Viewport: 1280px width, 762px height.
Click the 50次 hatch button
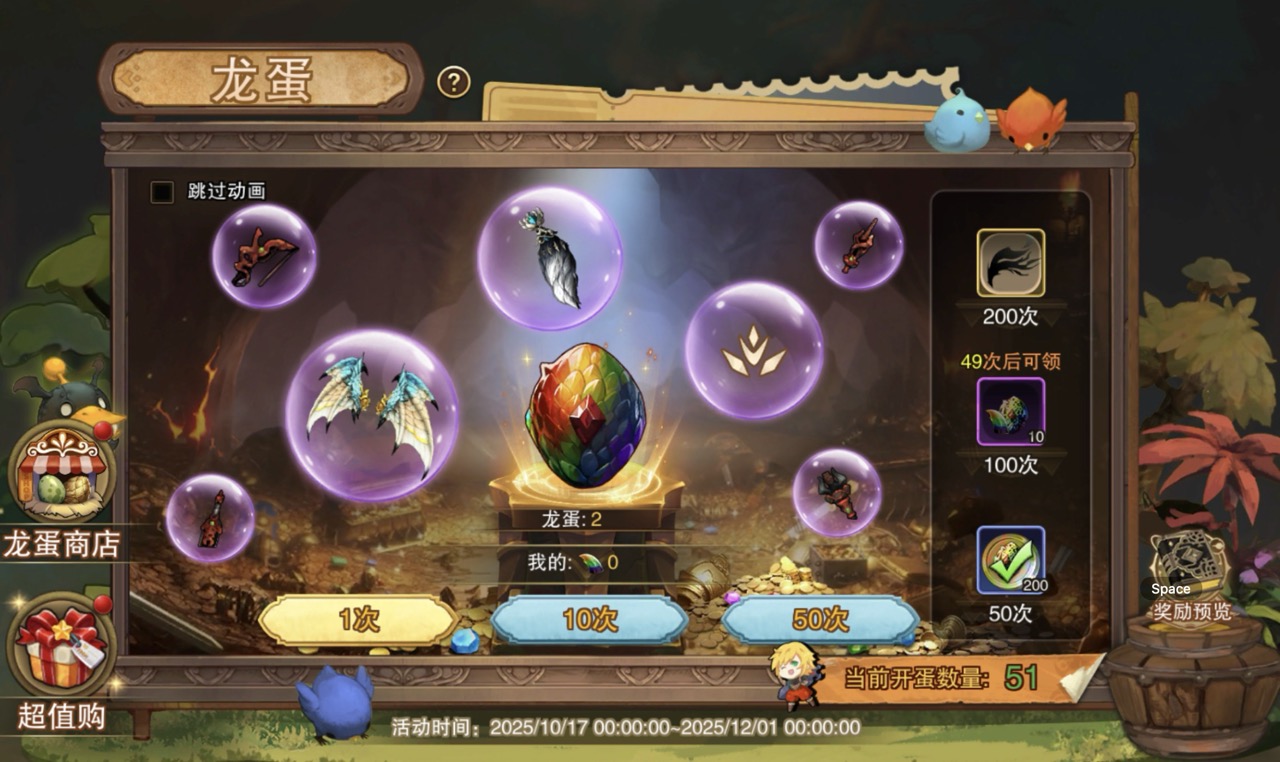[x=820, y=620]
